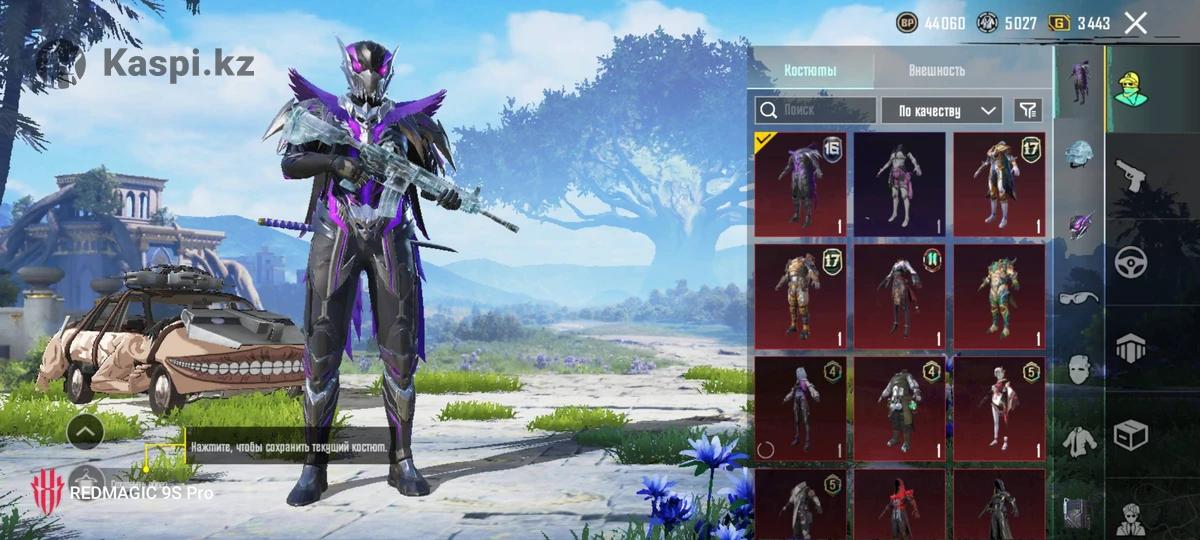Open the filter funnel button

[1027, 110]
